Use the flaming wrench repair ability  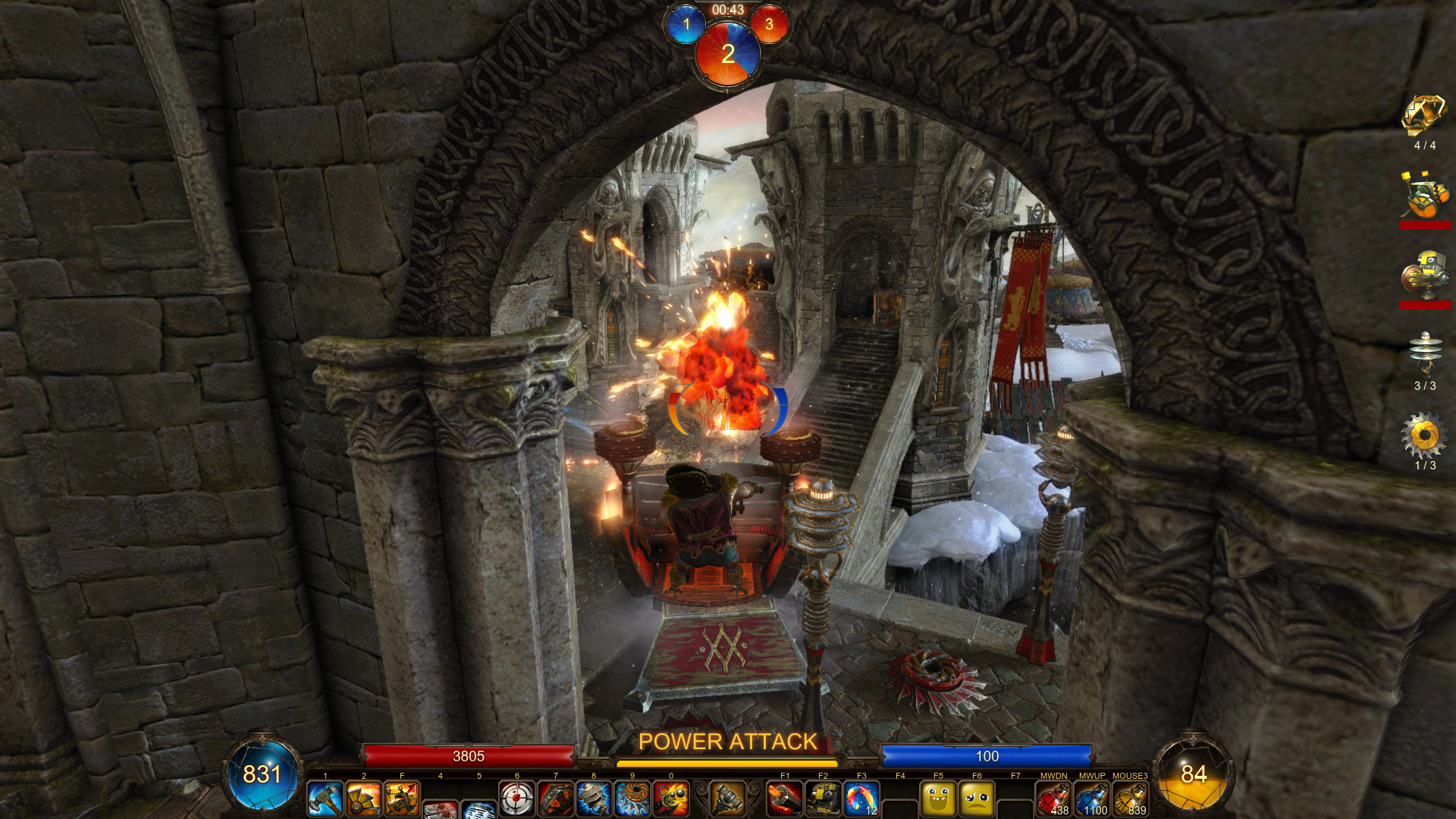point(785,799)
